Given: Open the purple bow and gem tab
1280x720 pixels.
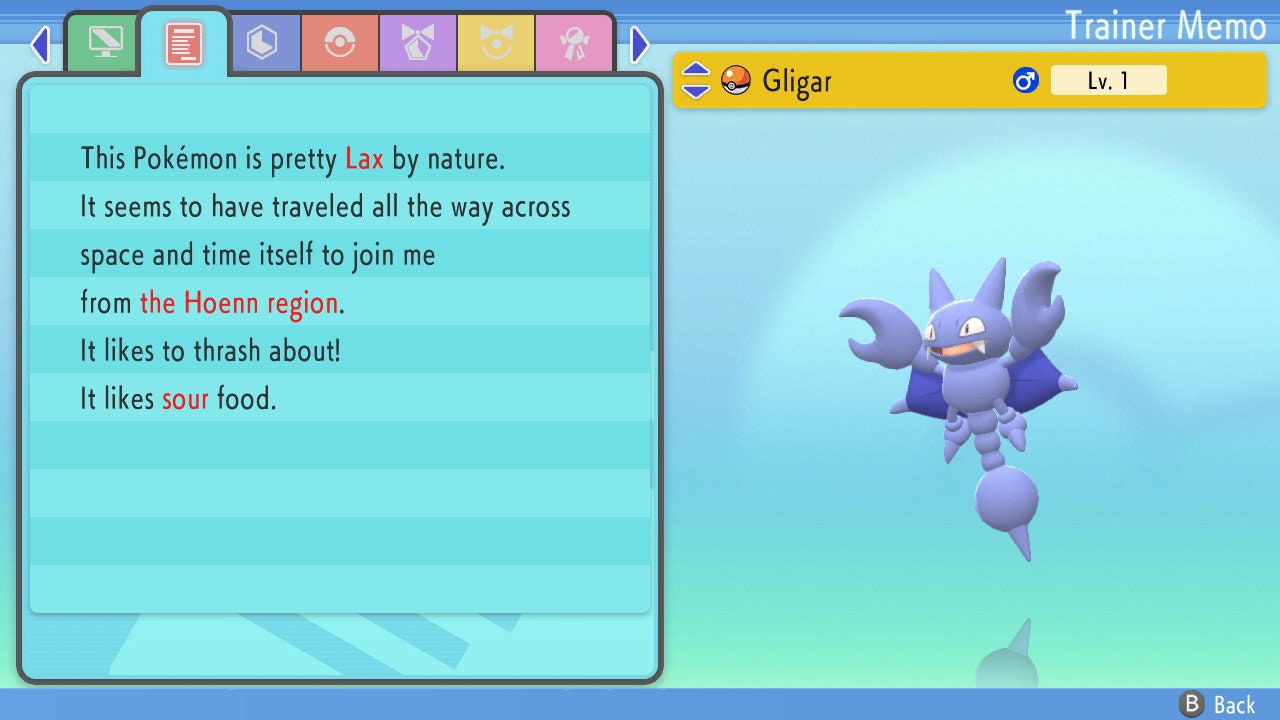Looking at the screenshot, I should point(418,43).
